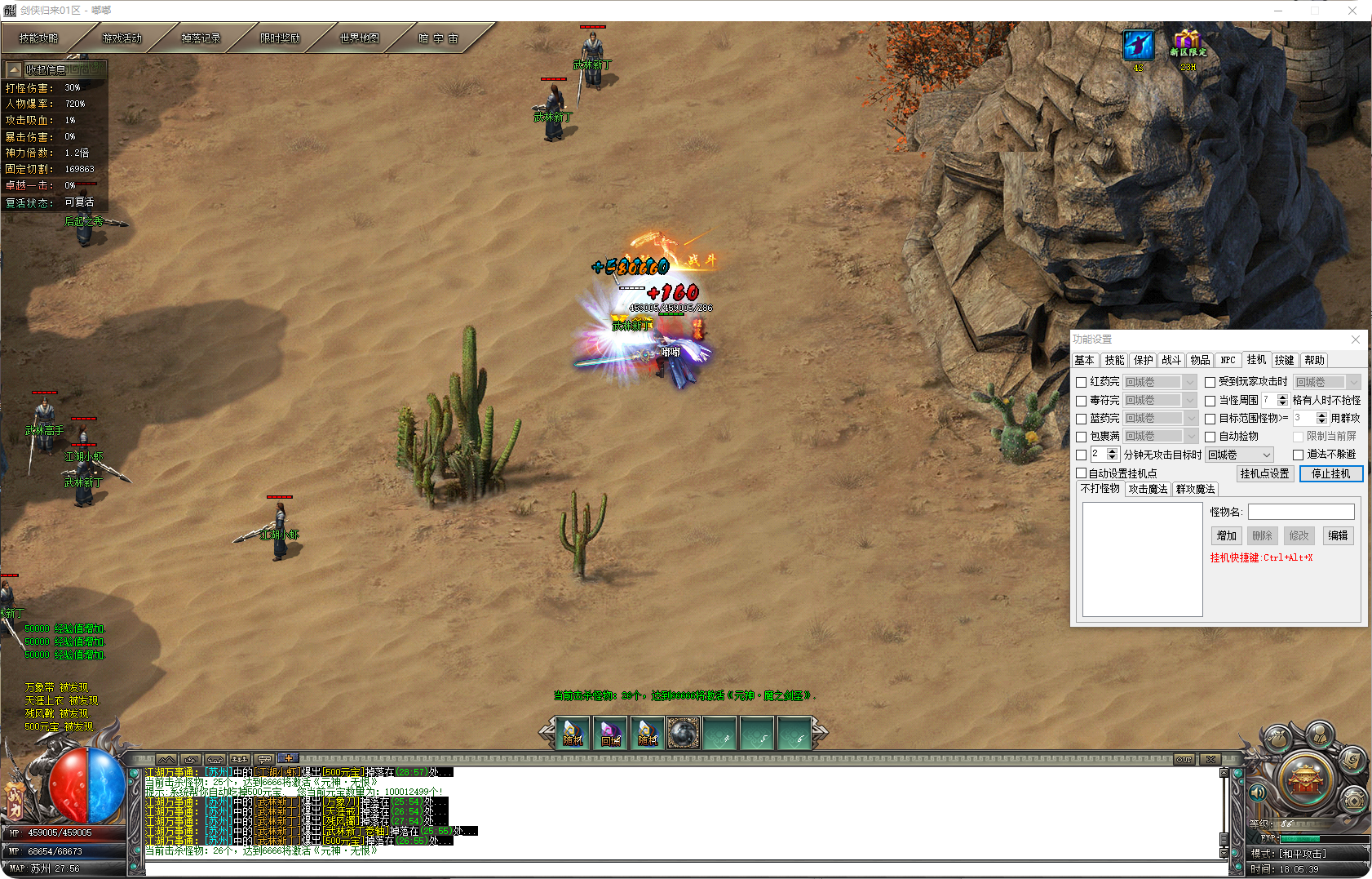Tick the 自动设置挂机点 checkbox
The height and width of the screenshot is (879, 1372).
point(1082,473)
